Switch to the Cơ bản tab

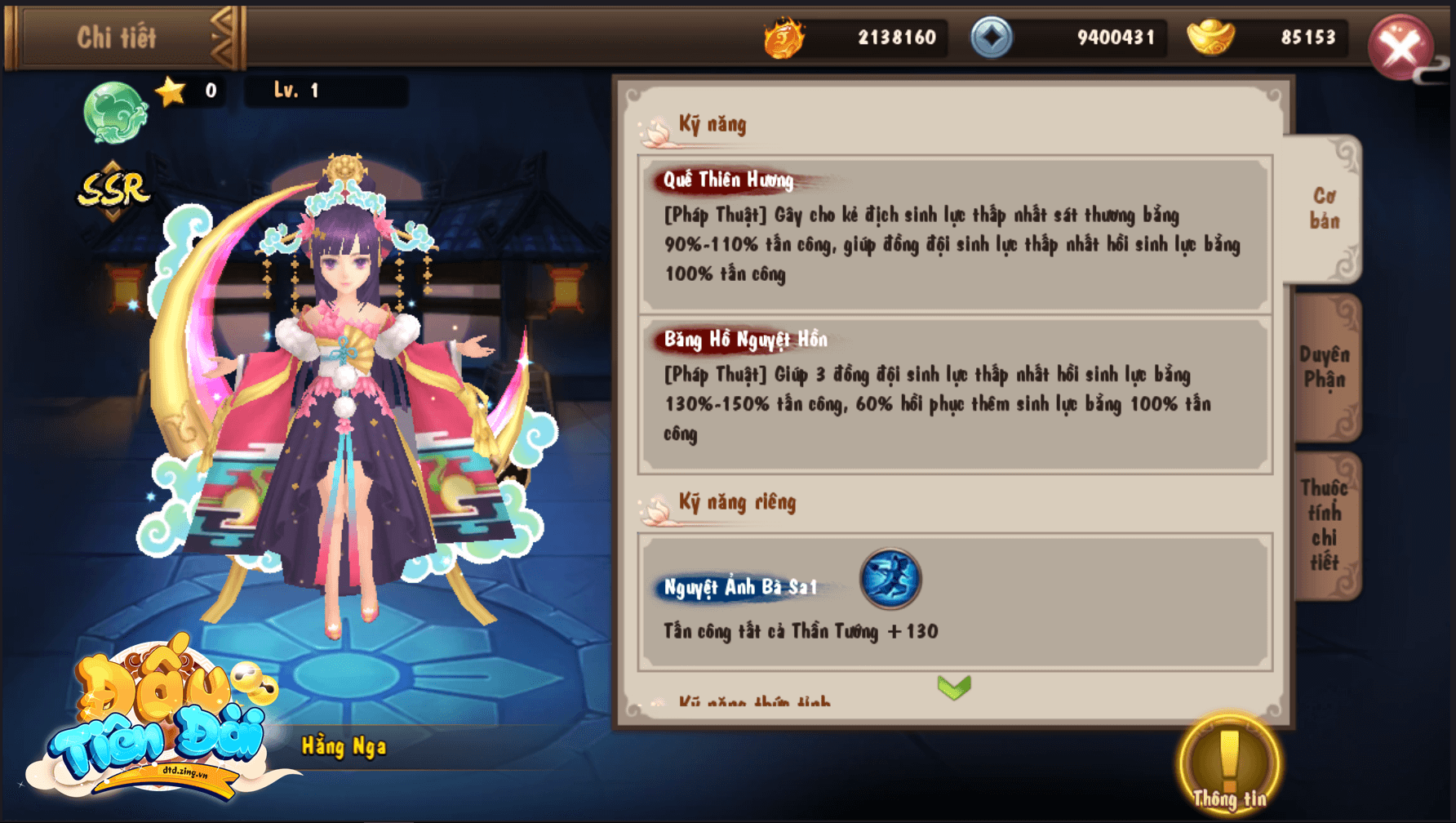pos(1324,209)
